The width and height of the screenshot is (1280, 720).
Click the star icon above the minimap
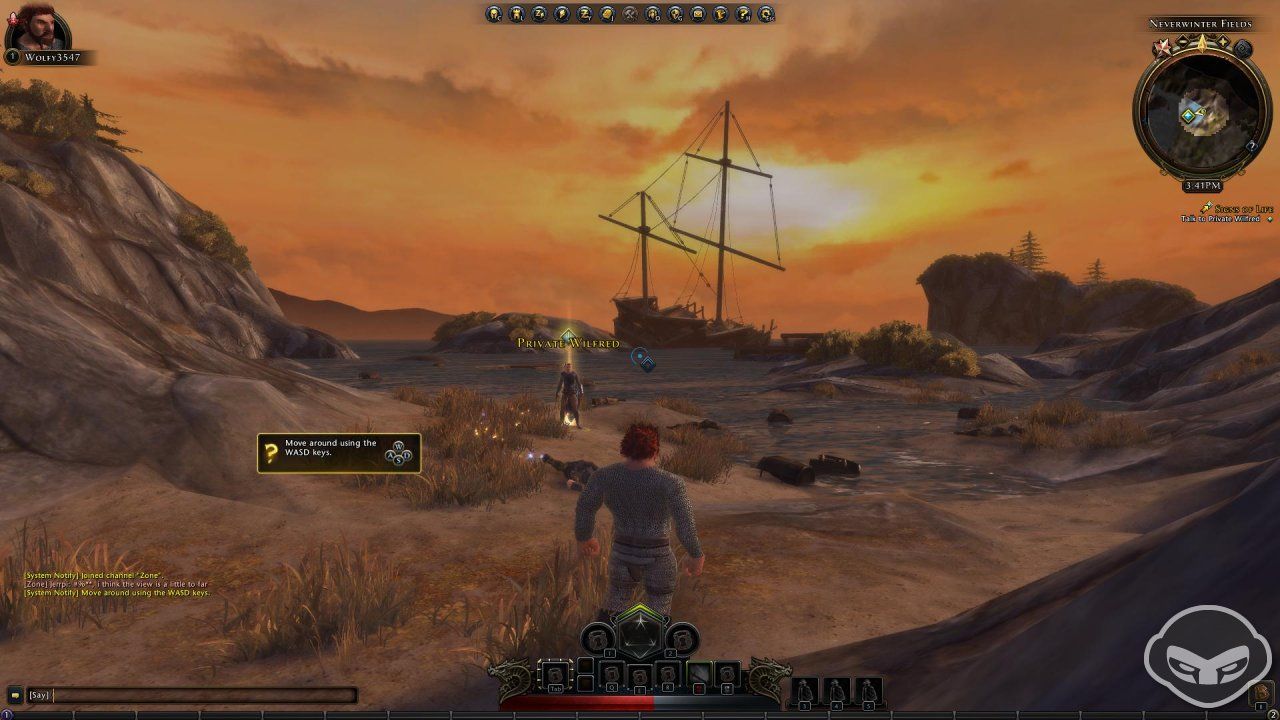click(x=1164, y=44)
